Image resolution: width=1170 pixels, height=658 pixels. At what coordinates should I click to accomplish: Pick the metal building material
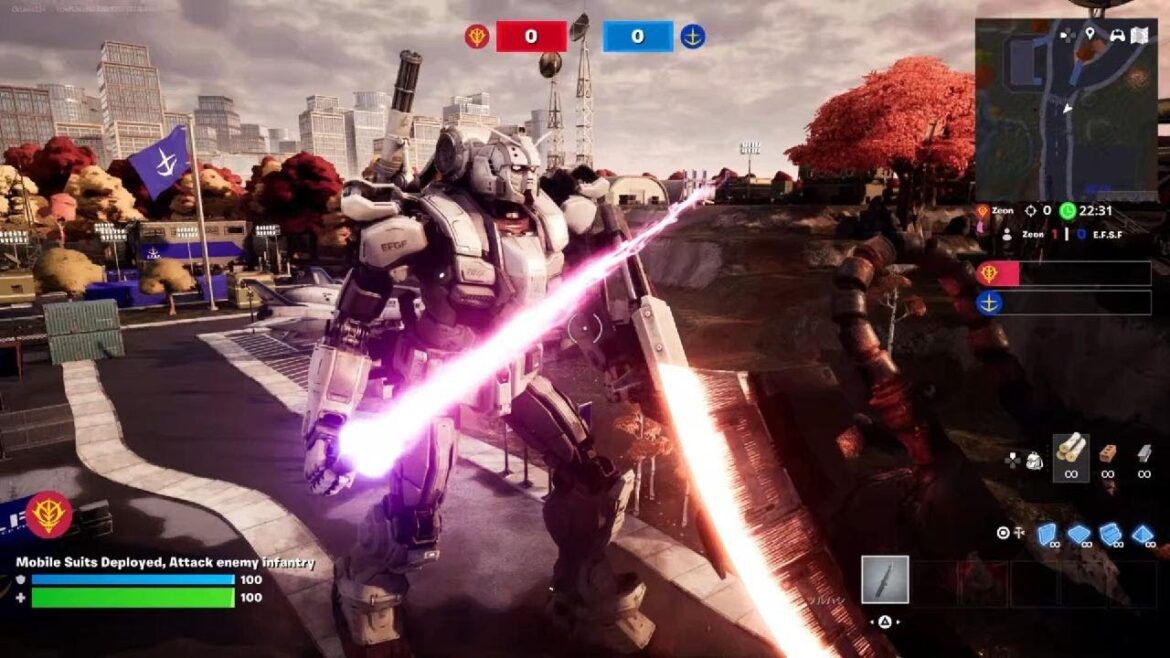click(1144, 452)
